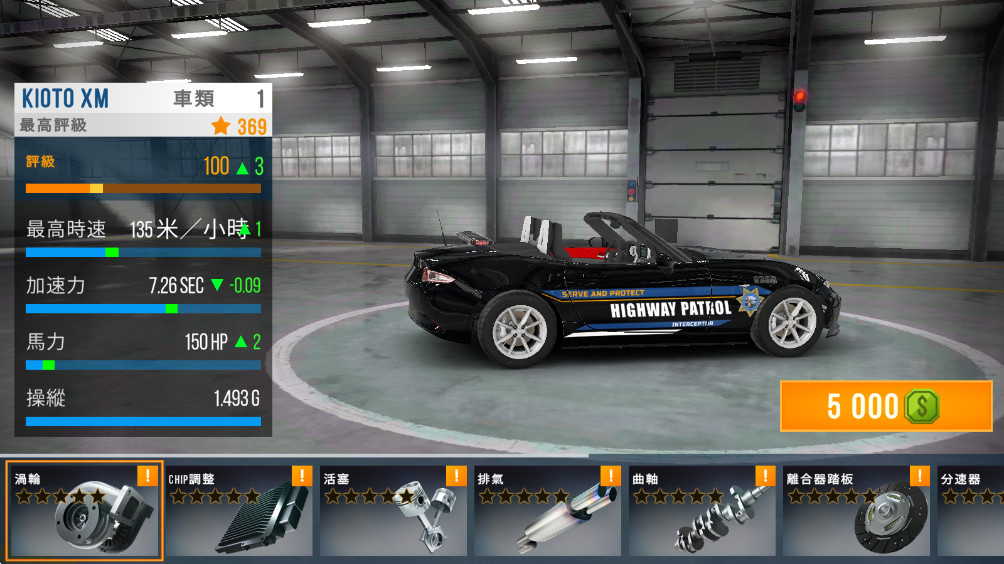
Task: Select the exhaust (排氣) upgrade tile
Action: [548, 511]
